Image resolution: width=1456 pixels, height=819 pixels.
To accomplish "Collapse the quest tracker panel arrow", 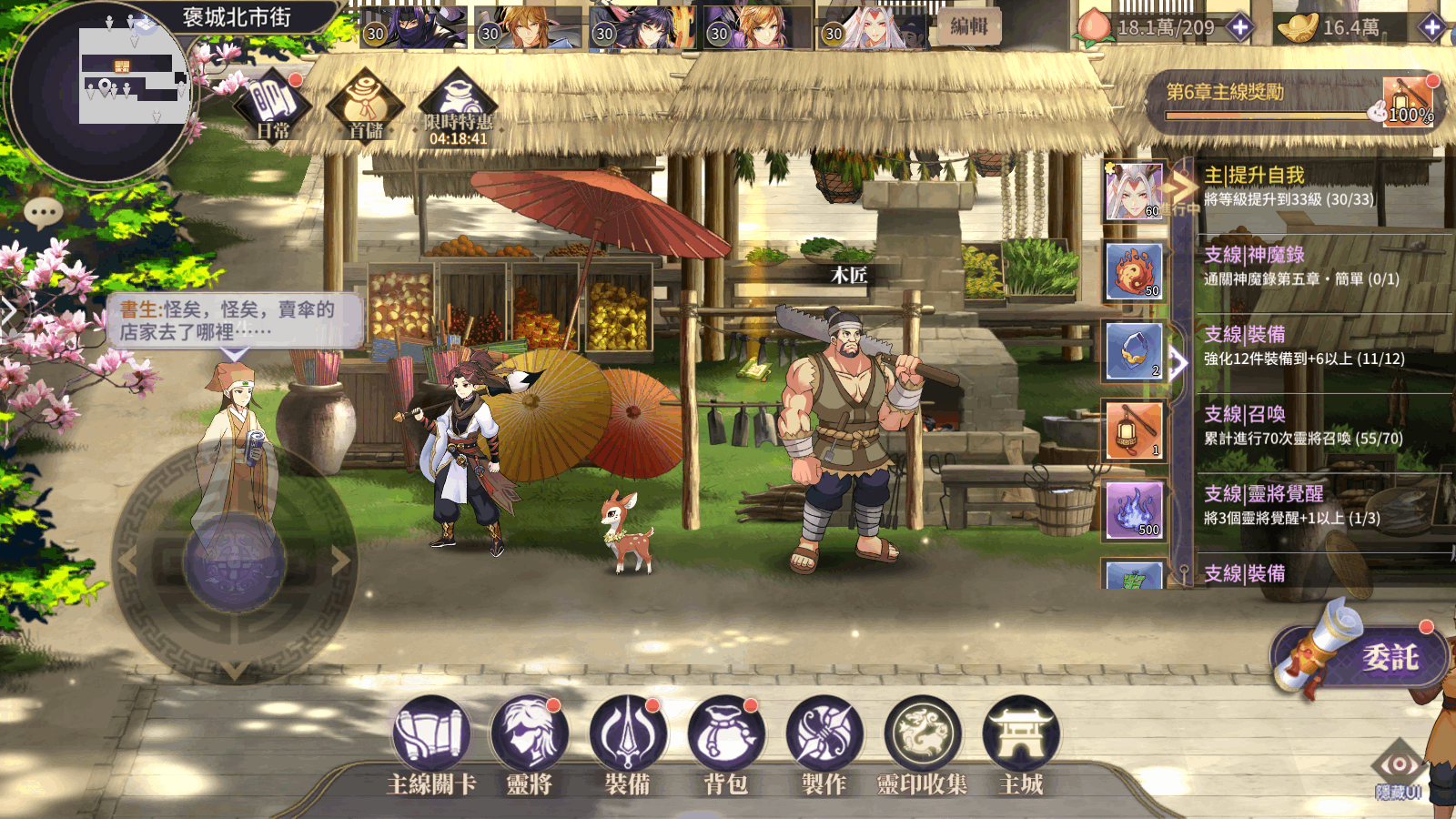I will click(x=1179, y=363).
